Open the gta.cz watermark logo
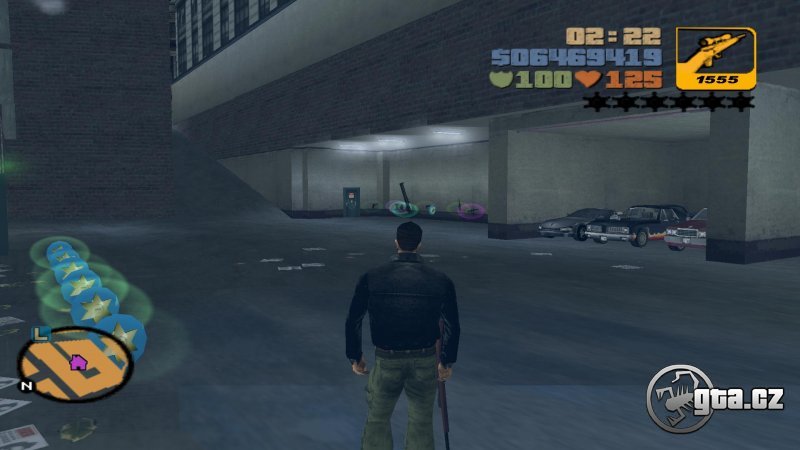The width and height of the screenshot is (800, 450). tap(713, 398)
